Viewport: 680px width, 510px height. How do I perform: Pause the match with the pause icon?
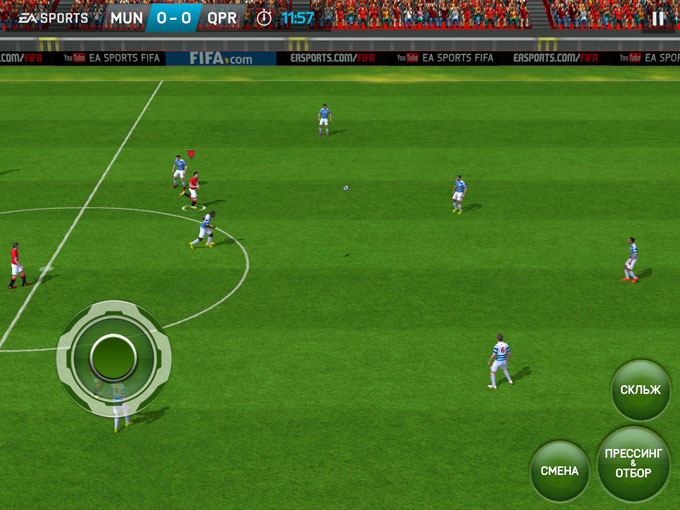click(x=658, y=18)
